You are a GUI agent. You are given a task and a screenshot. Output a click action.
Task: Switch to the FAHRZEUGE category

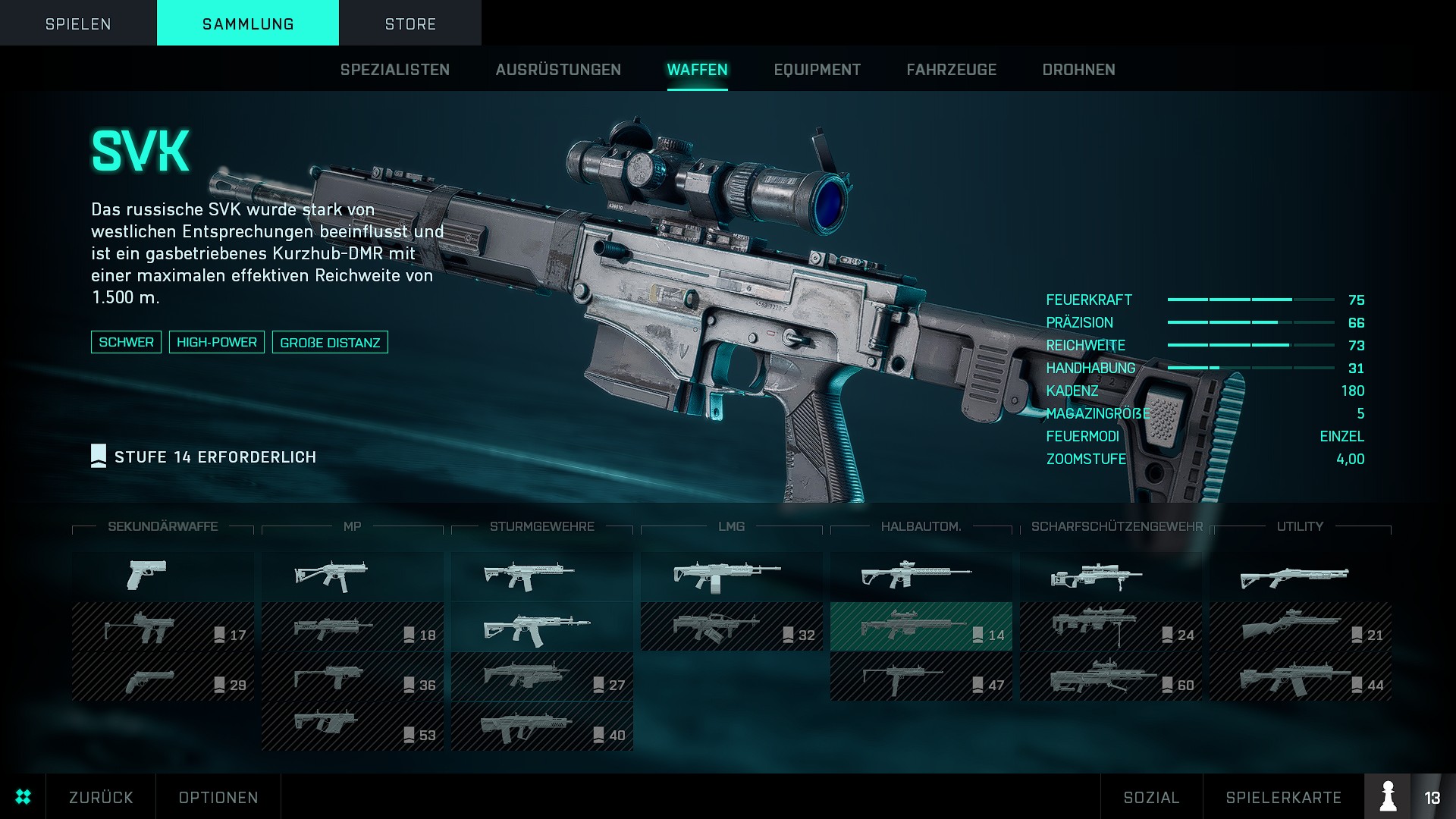(951, 70)
